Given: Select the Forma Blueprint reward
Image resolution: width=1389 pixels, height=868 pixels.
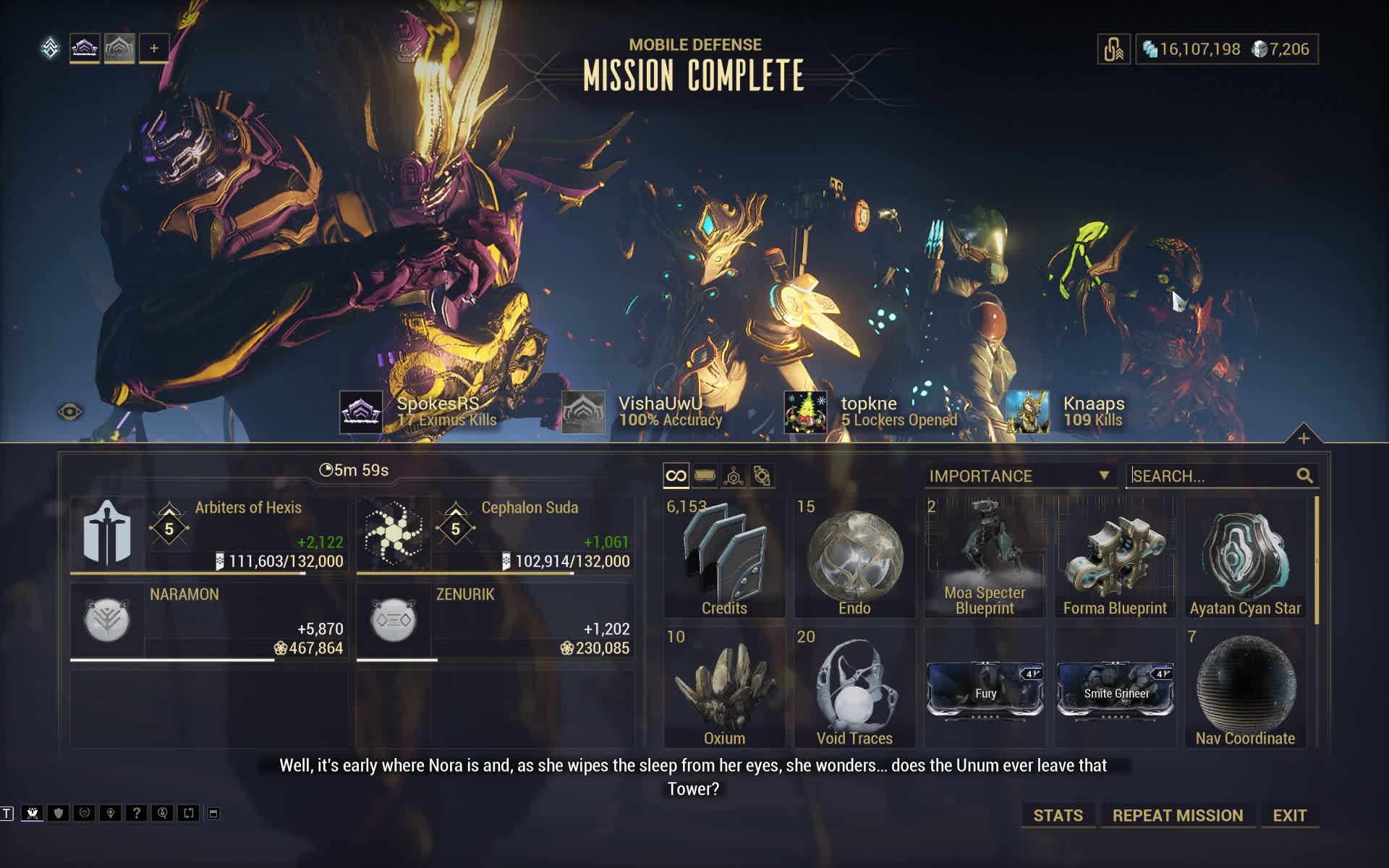Looking at the screenshot, I should (x=1115, y=558).
